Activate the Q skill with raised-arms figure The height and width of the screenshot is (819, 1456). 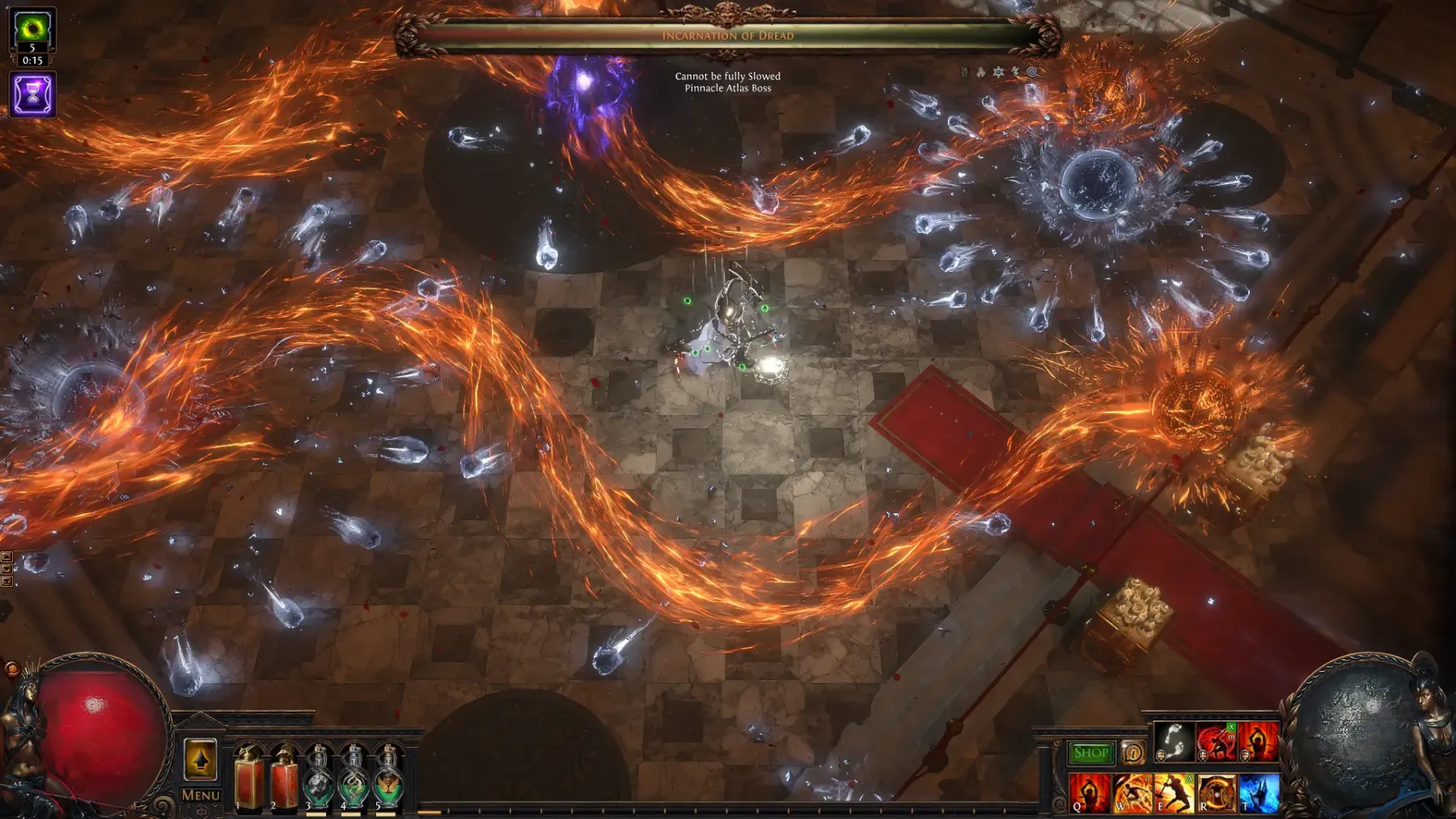(x=1089, y=792)
